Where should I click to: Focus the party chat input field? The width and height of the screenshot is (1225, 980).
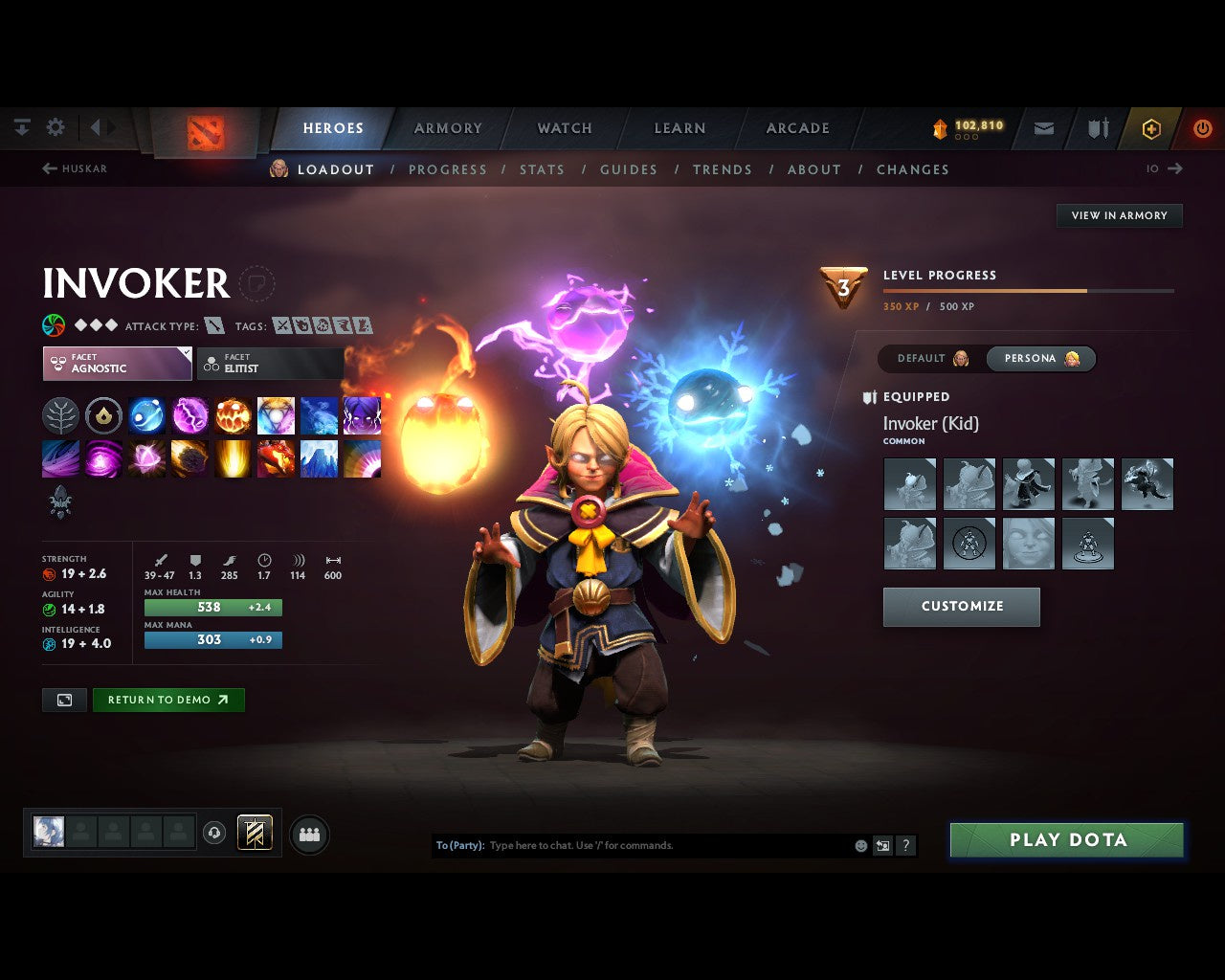pyautogui.click(x=665, y=846)
